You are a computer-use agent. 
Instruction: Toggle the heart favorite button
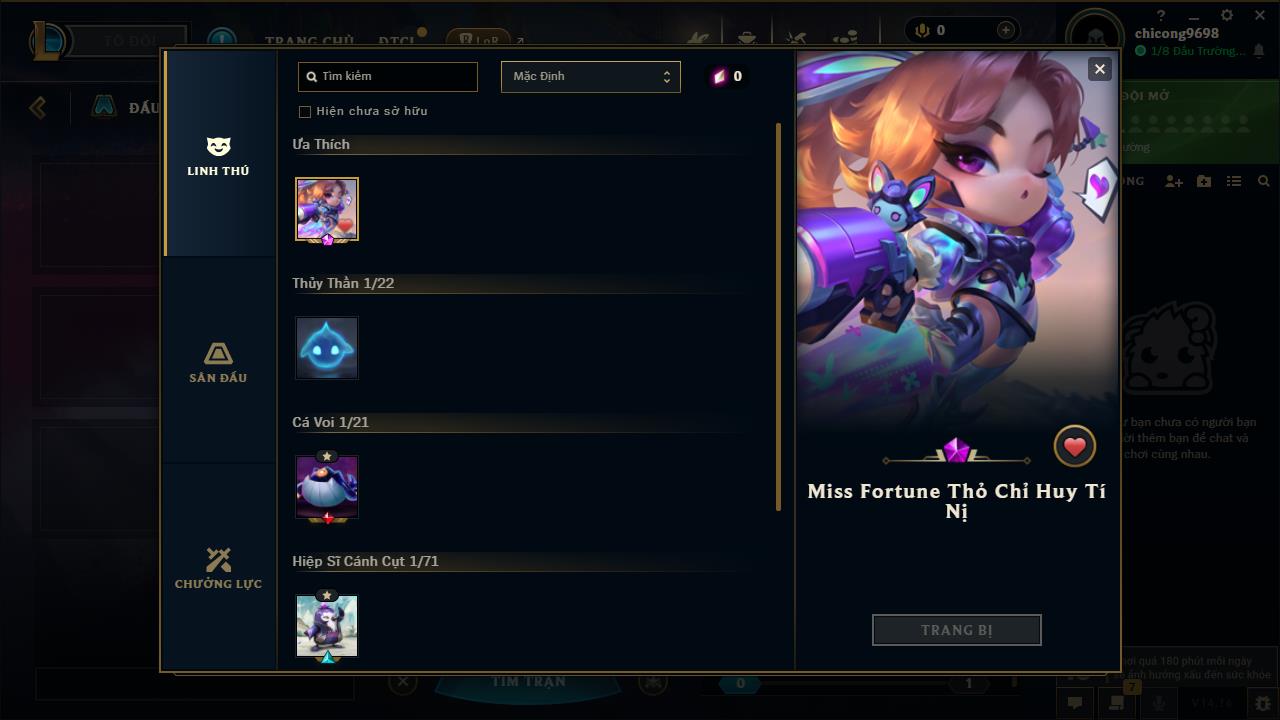[1075, 447]
